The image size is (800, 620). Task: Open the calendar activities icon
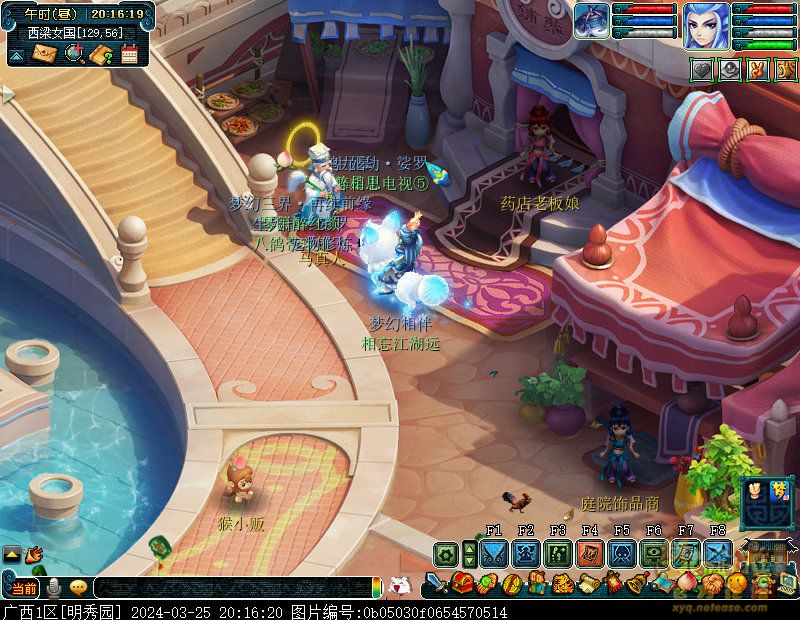129,54
